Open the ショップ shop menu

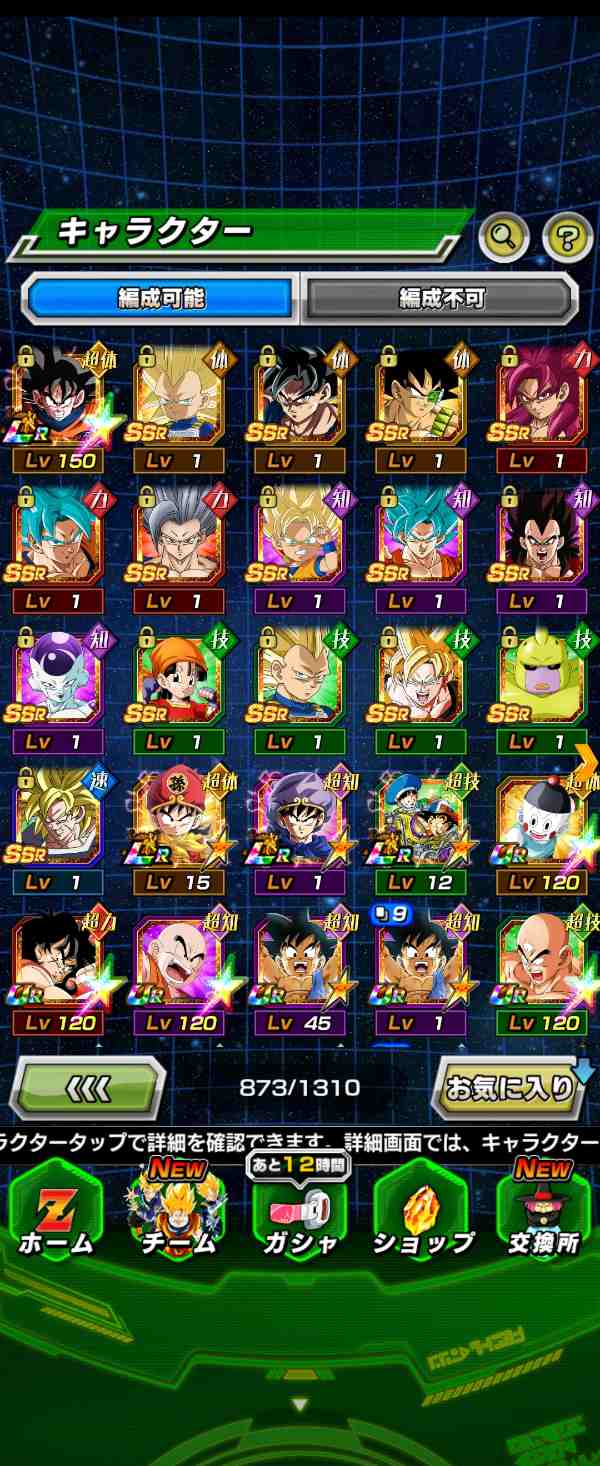tap(422, 1212)
